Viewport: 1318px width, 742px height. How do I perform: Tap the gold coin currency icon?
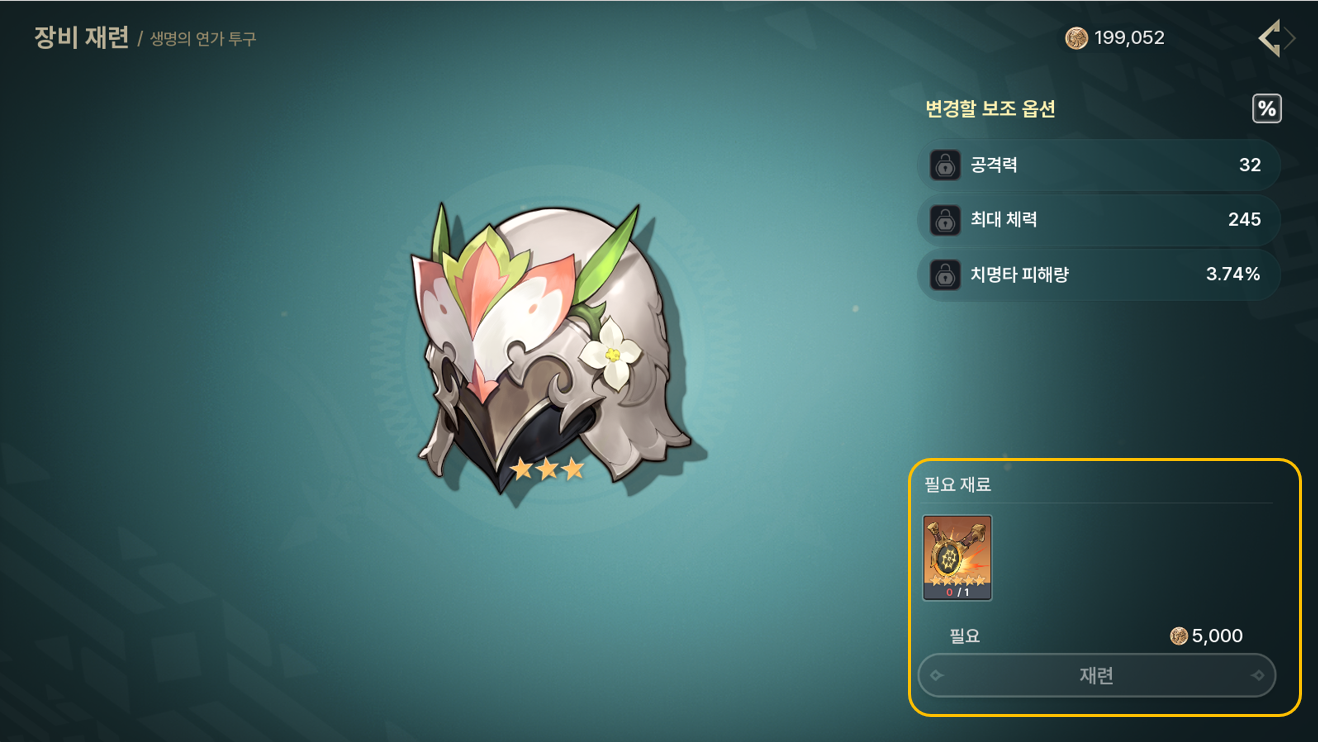1076,39
